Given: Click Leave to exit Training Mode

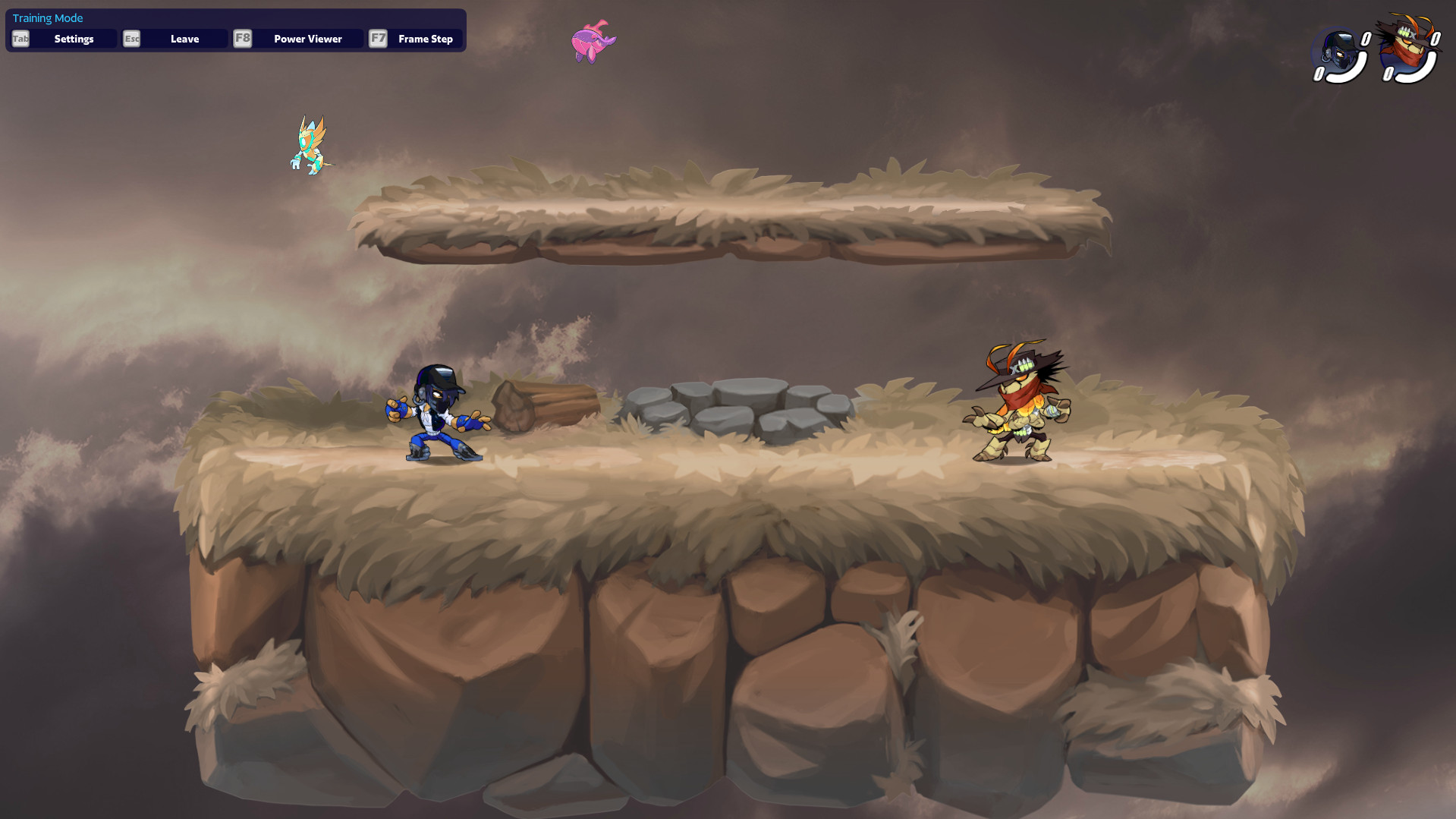Looking at the screenshot, I should pyautogui.click(x=184, y=39).
